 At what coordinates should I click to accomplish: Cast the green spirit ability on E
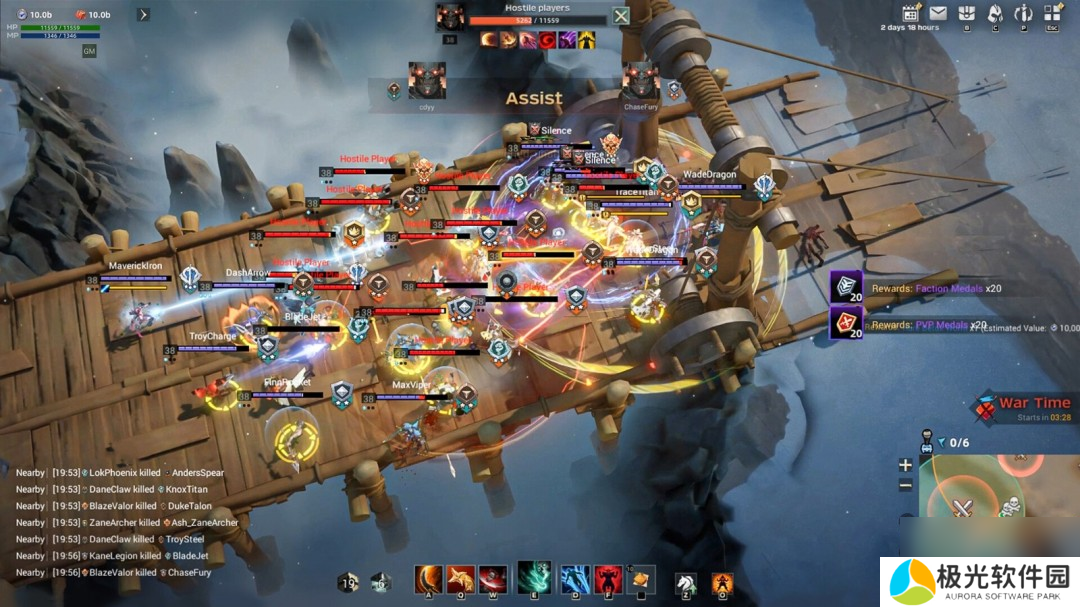point(534,578)
